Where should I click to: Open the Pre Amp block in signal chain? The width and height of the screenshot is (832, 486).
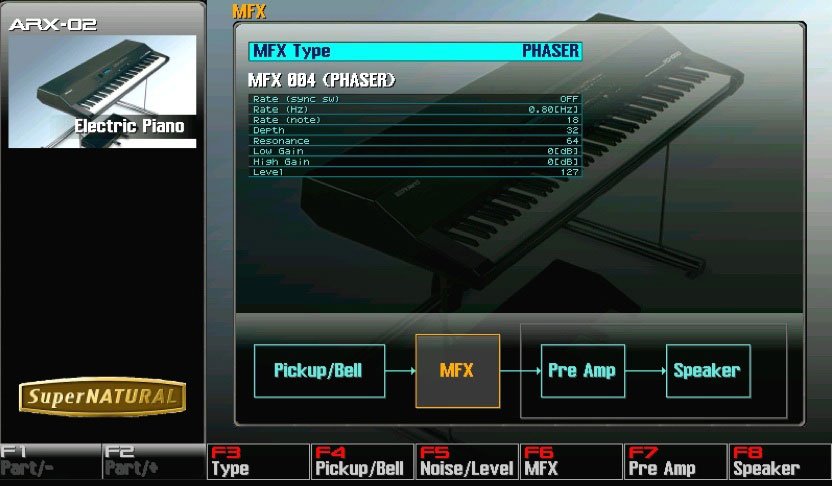pyautogui.click(x=580, y=371)
